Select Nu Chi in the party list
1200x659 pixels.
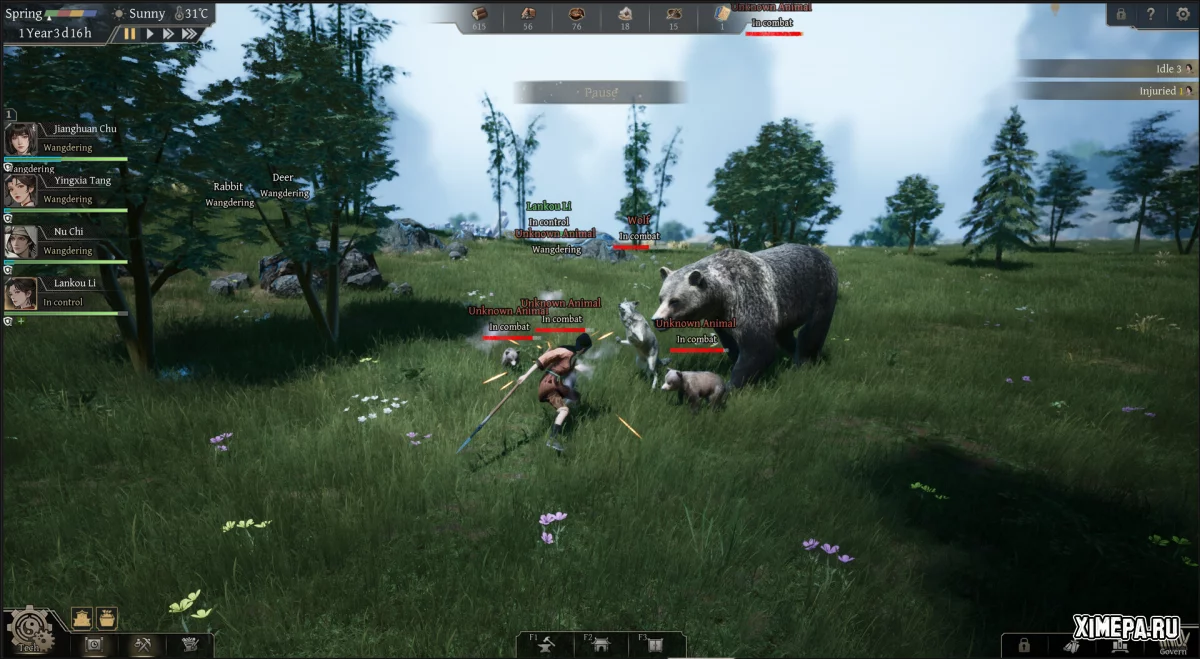pyautogui.click(x=21, y=242)
